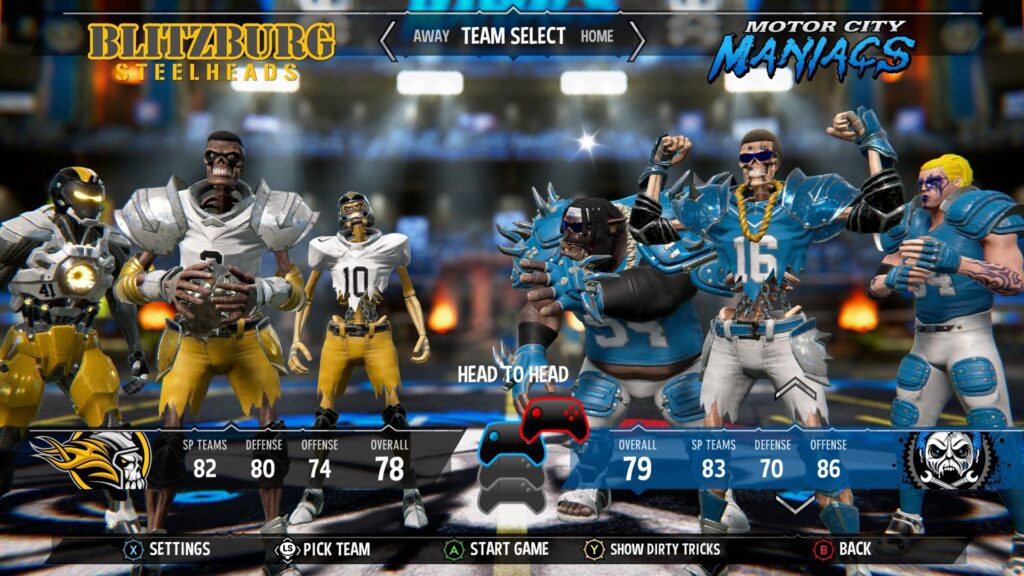Click the Motor City Maniacs title logo
The height and width of the screenshot is (576, 1024).
pyautogui.click(x=817, y=48)
